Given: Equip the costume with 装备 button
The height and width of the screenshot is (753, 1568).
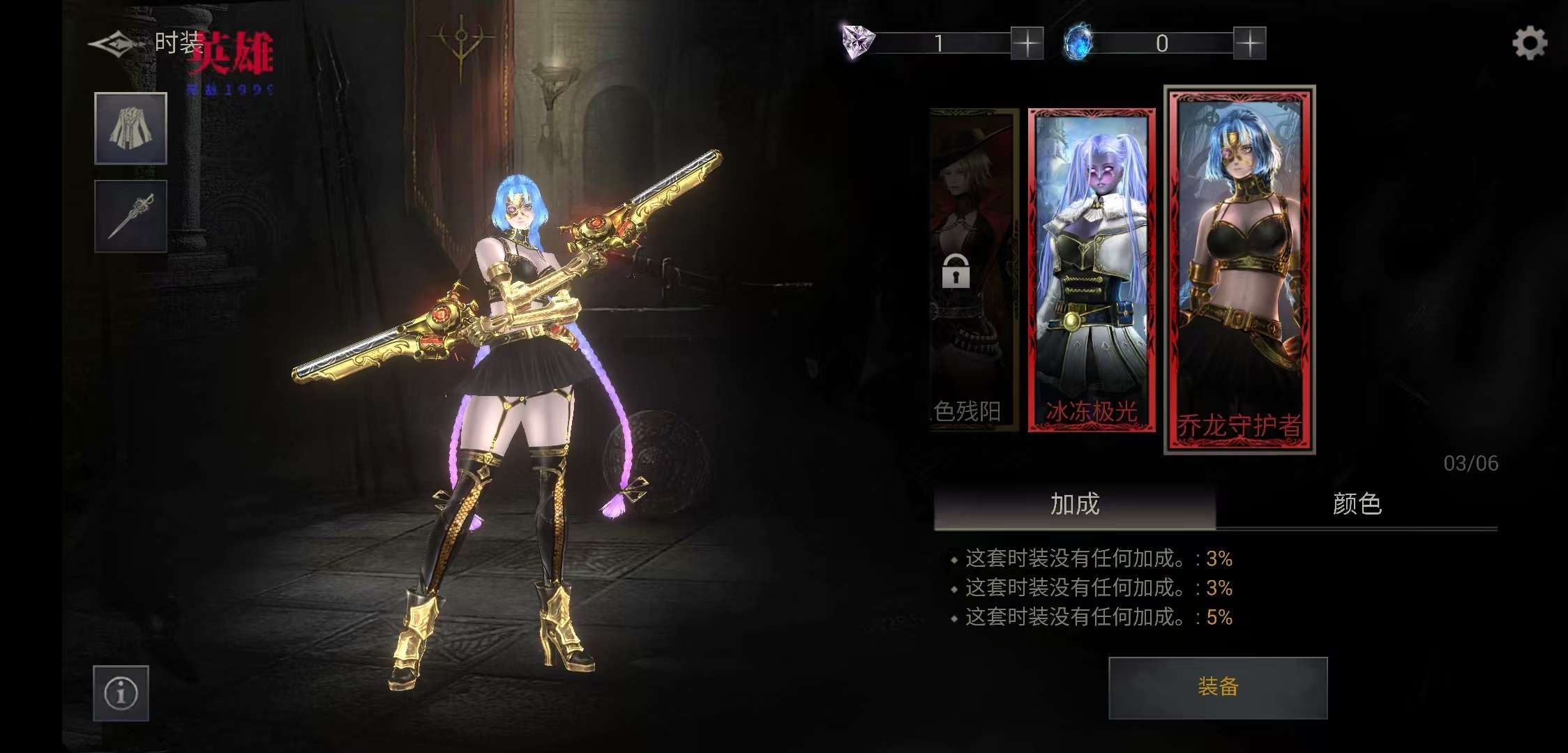Looking at the screenshot, I should (1218, 687).
